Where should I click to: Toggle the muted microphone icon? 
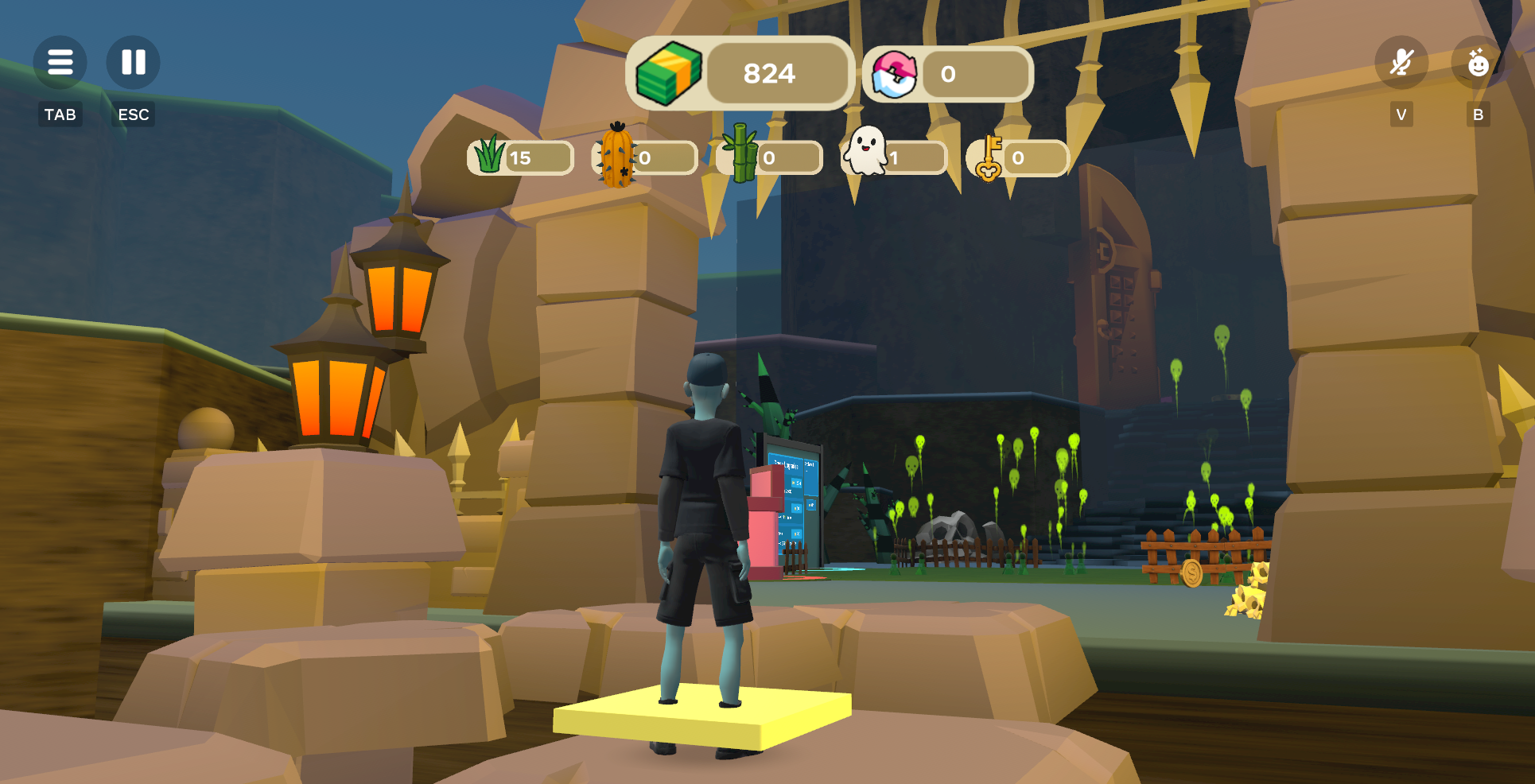tap(1401, 62)
